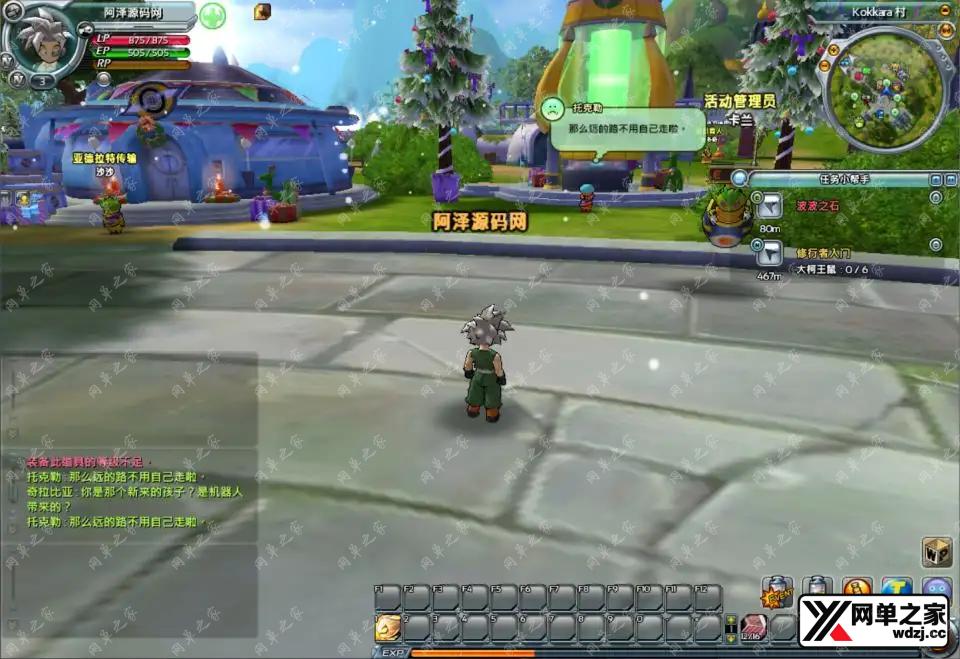The height and width of the screenshot is (659, 960).
Task: Open the EVENT menu icon
Action: (x=777, y=593)
